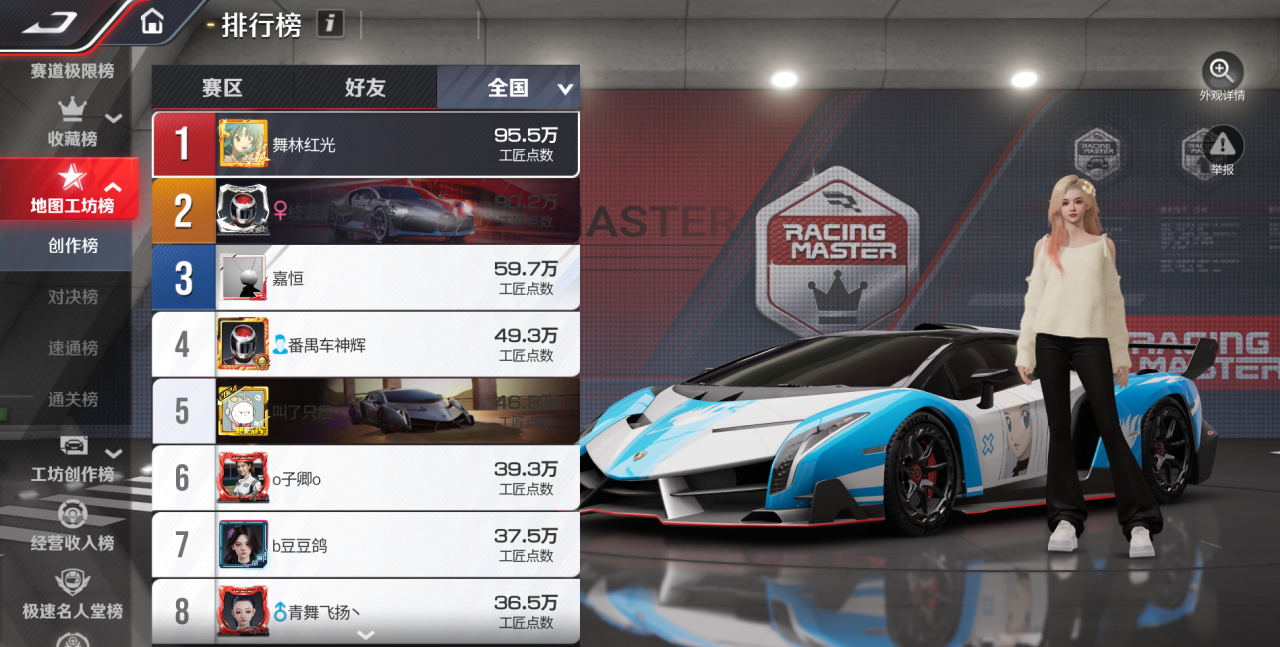Select rank 3 player 嘉恒
The width and height of the screenshot is (1280, 647).
click(366, 278)
